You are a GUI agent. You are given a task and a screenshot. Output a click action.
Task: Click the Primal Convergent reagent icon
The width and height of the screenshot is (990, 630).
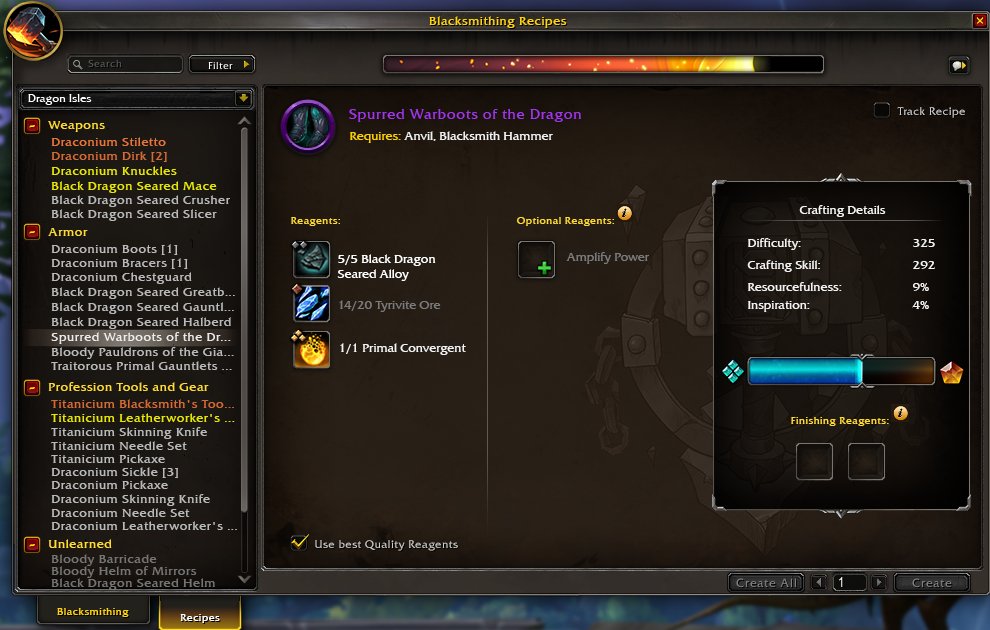[311, 349]
